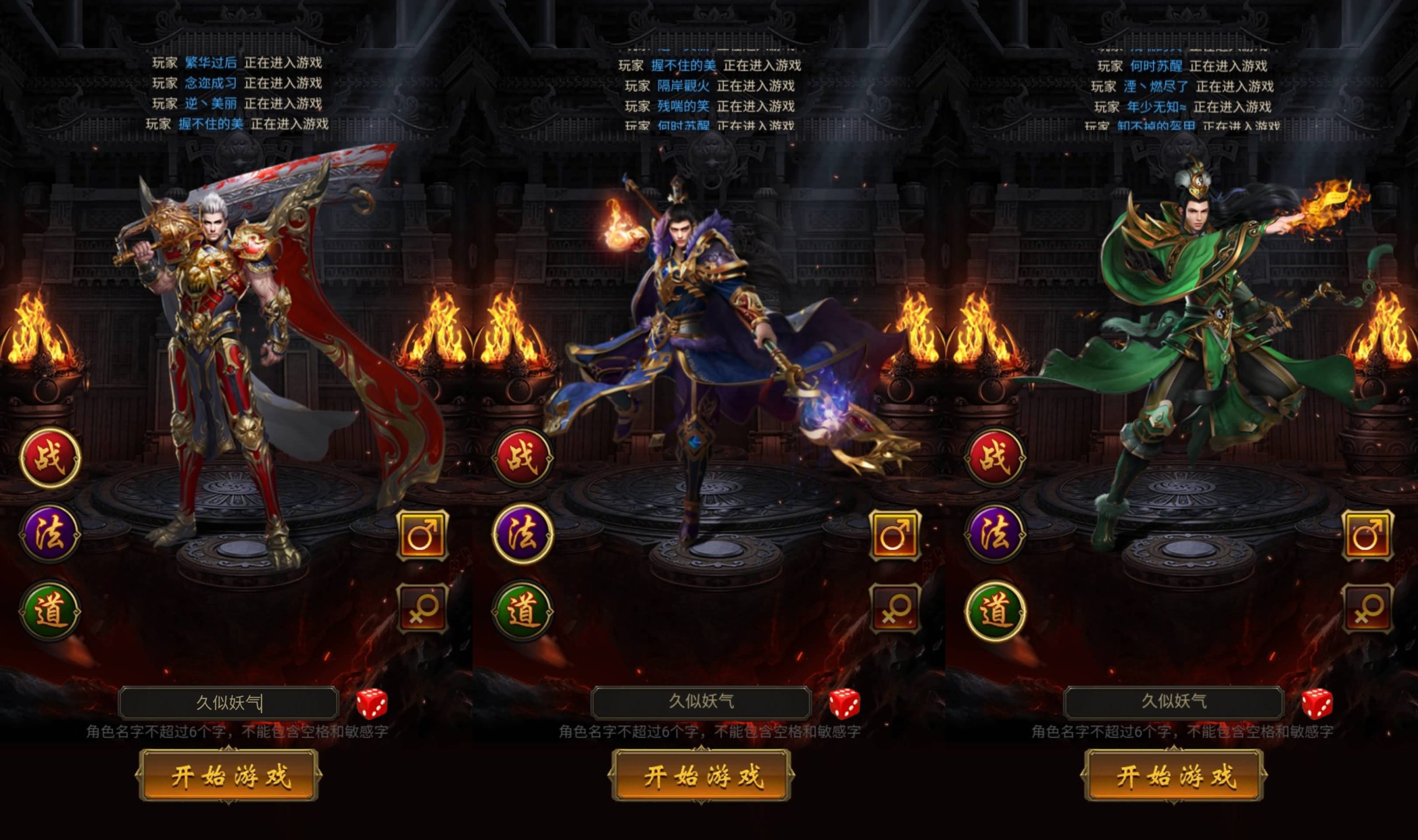The image size is (1418, 840).
Task: Click name field under the red-armored warrior
Action: pos(229,703)
